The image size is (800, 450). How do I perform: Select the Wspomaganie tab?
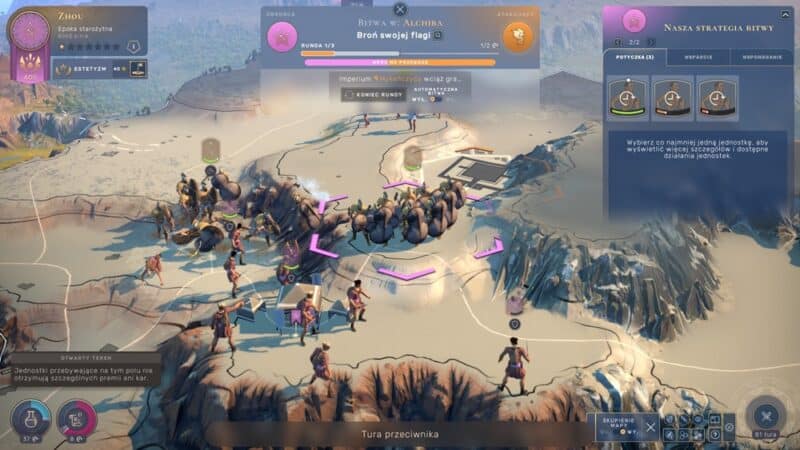coord(761,58)
